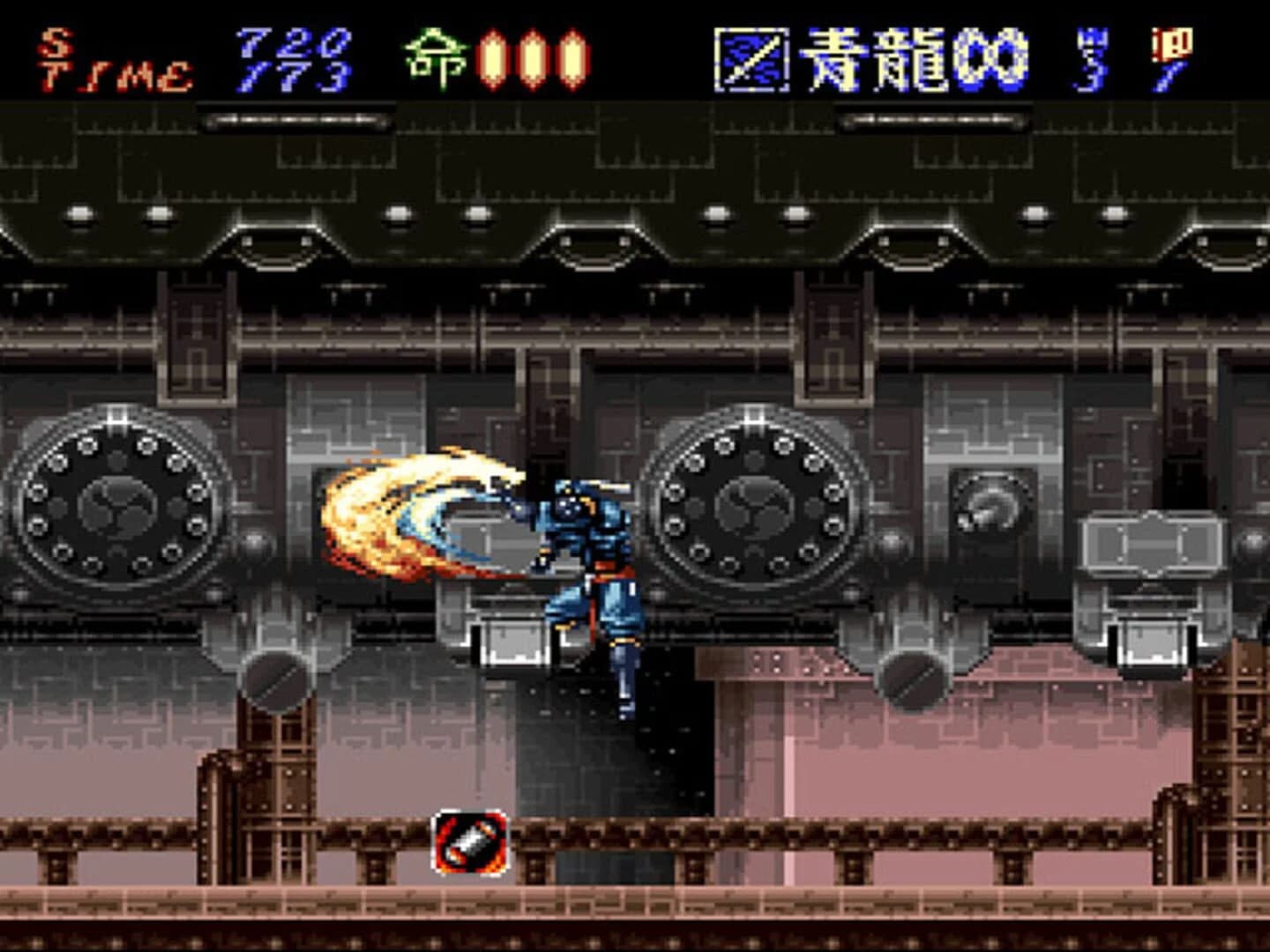The image size is (1270, 952).
Task: Toggle the rightmost health orb
Action: (575, 55)
